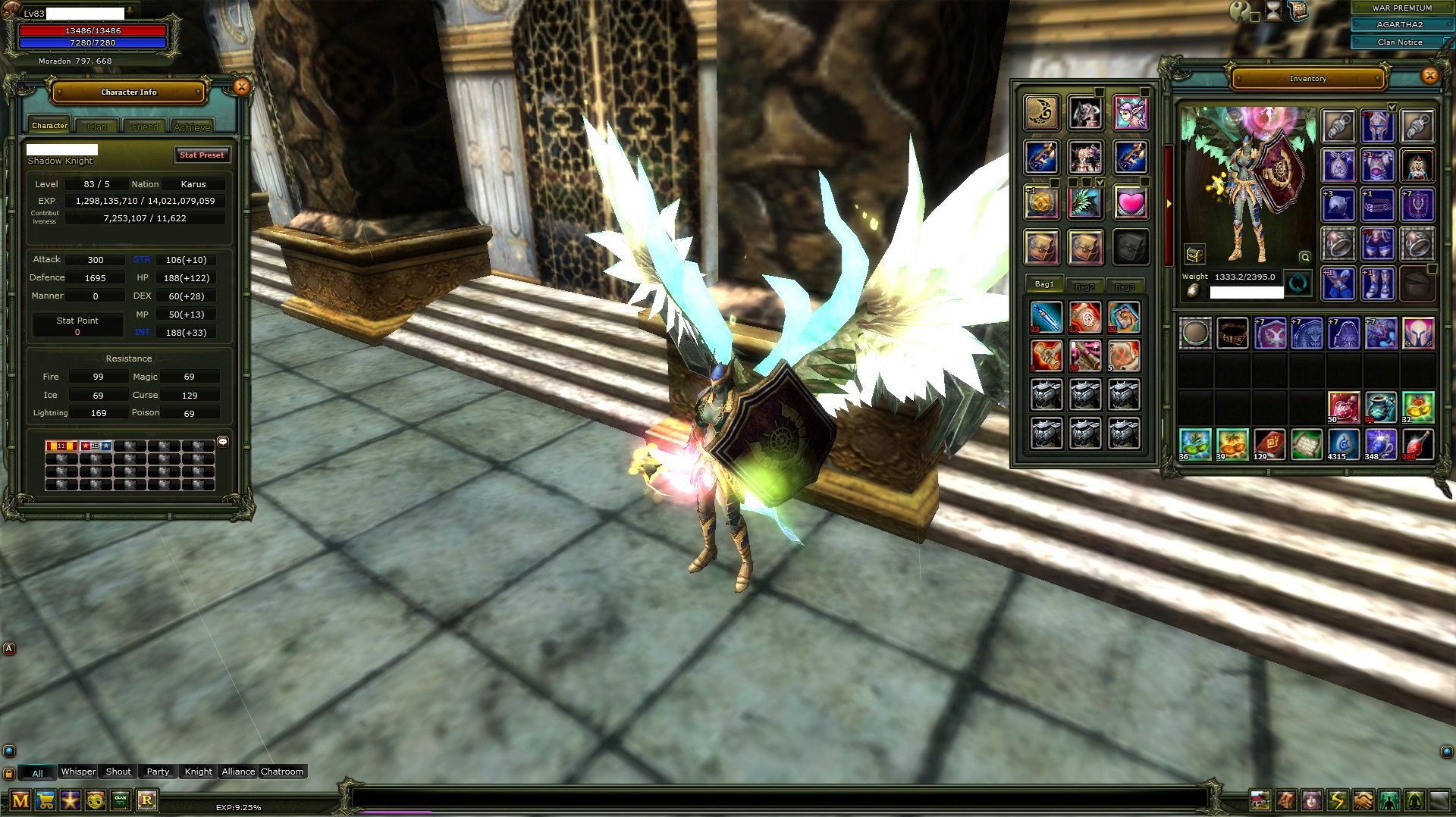Switch to the Bag2 inventory tab

(x=1084, y=286)
